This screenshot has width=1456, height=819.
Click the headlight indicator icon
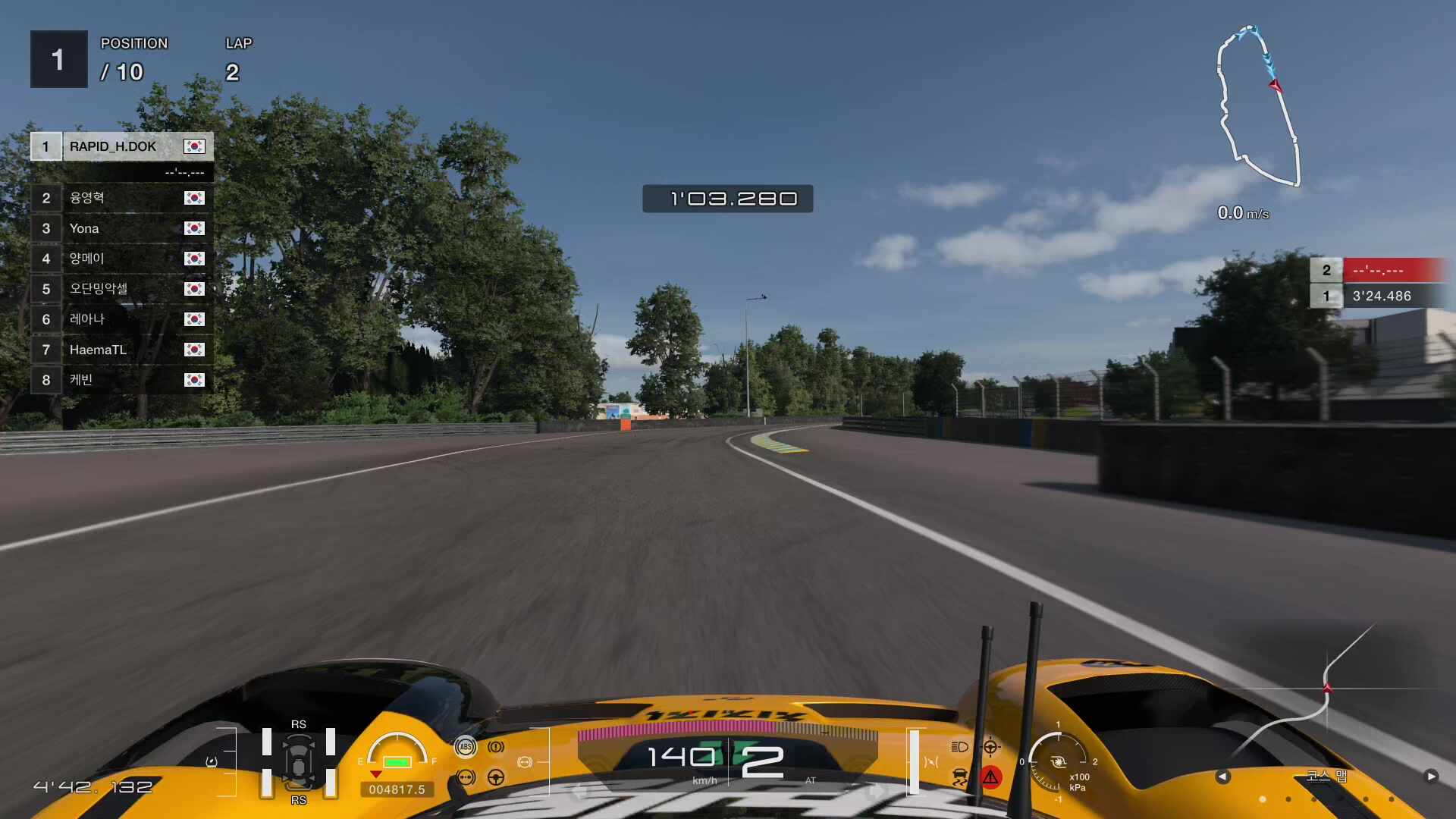click(x=959, y=747)
